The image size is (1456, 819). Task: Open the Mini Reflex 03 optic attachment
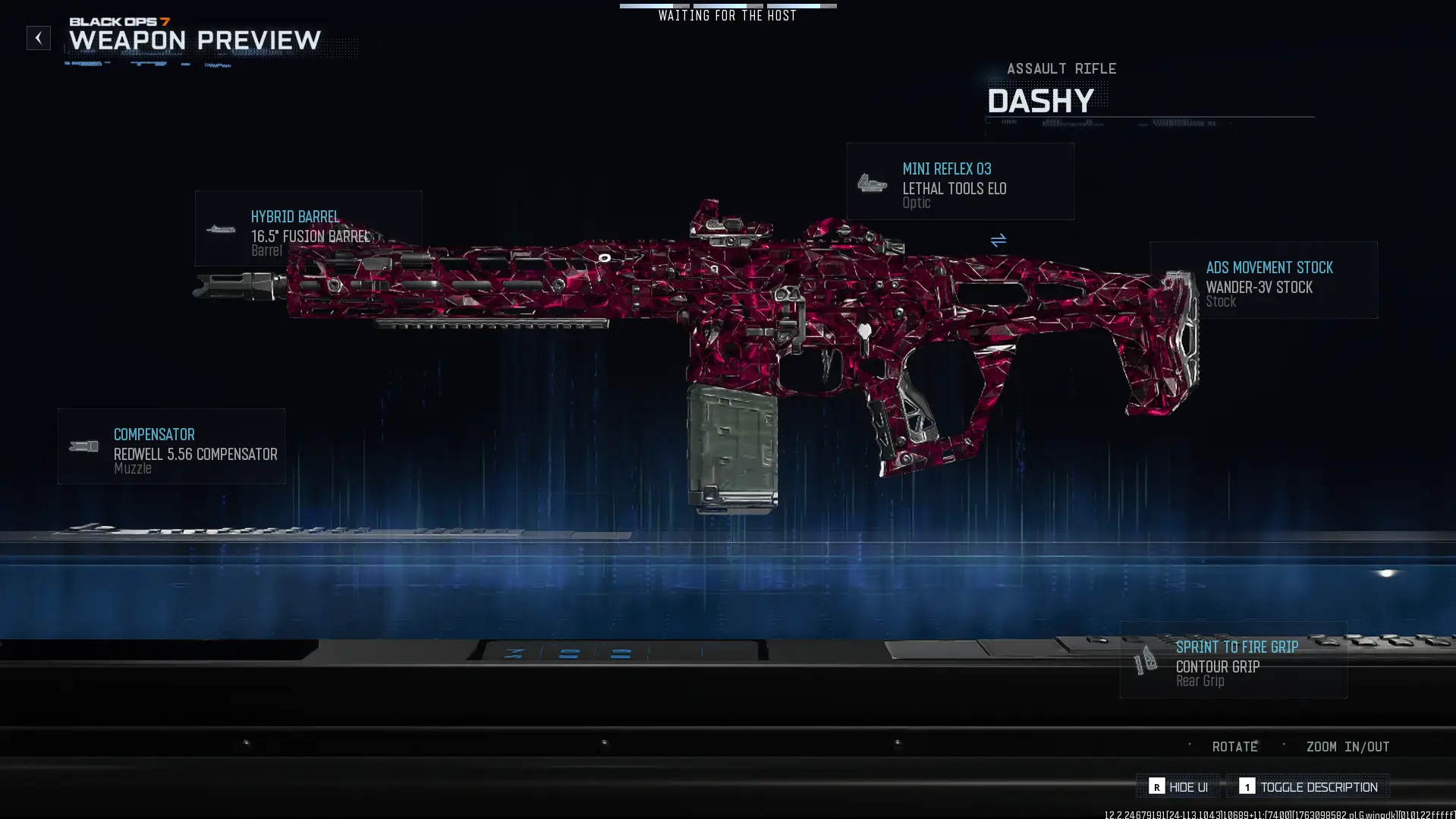(960, 182)
